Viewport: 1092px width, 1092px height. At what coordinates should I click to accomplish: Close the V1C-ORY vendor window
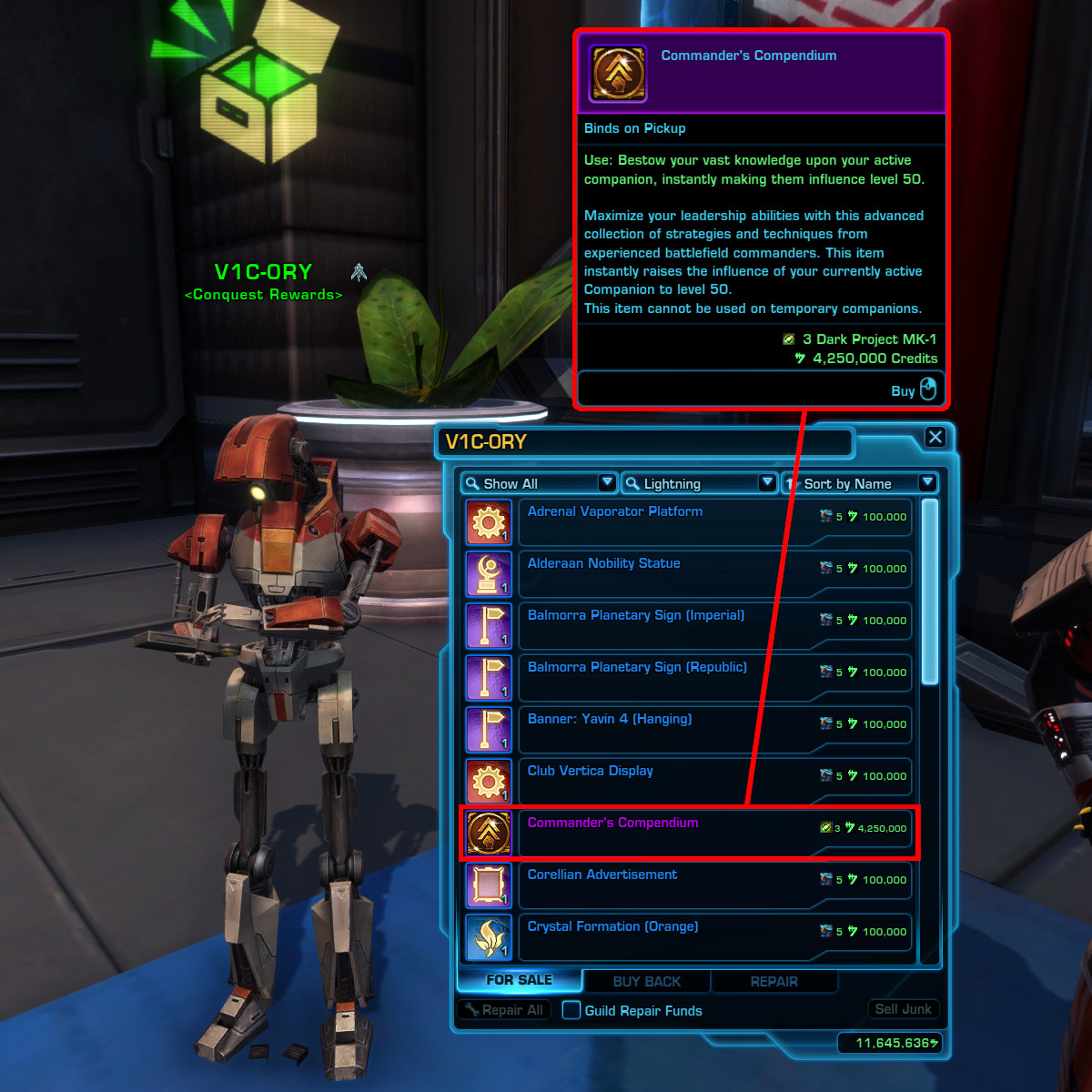click(935, 438)
